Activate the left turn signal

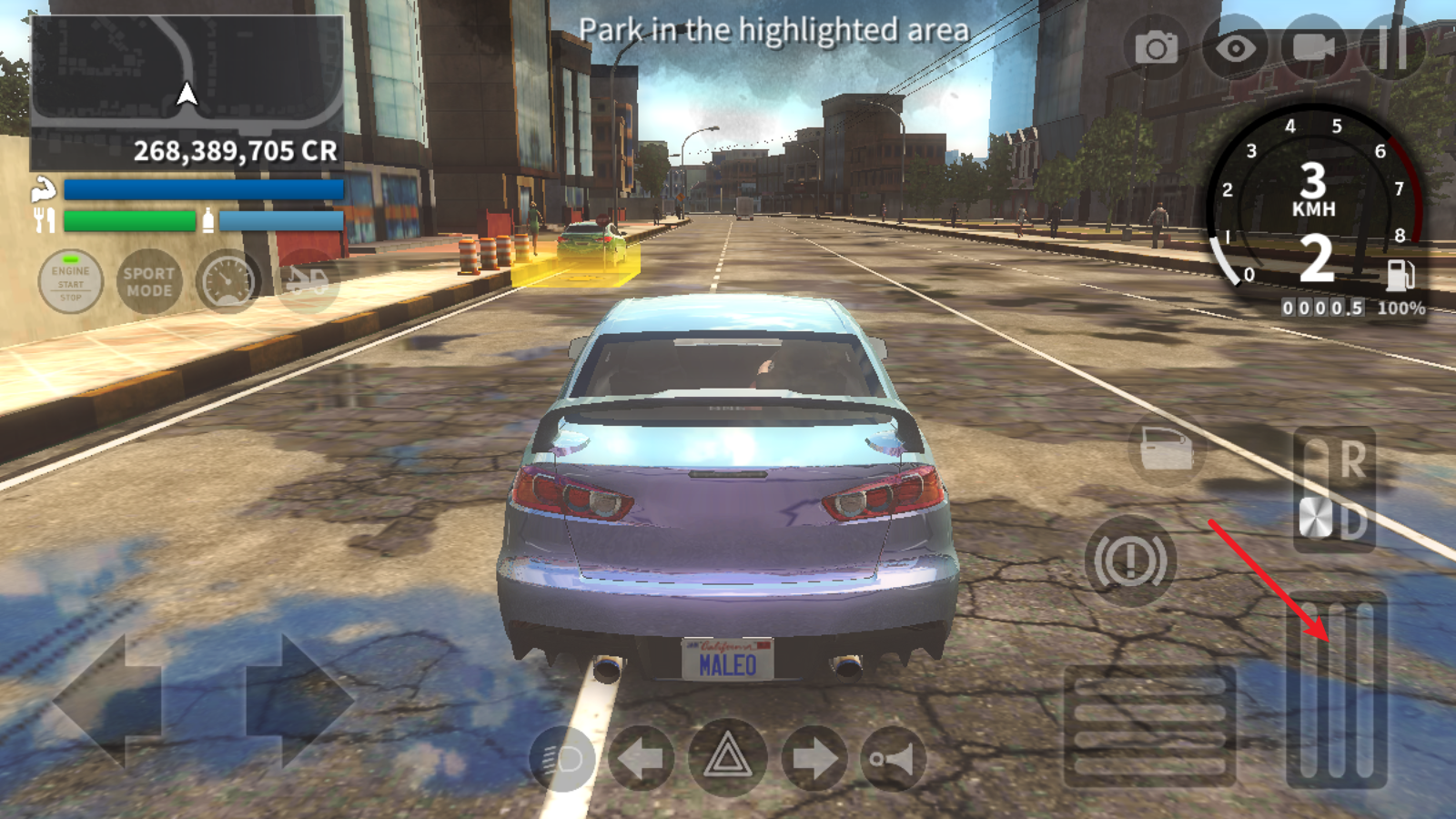click(642, 758)
